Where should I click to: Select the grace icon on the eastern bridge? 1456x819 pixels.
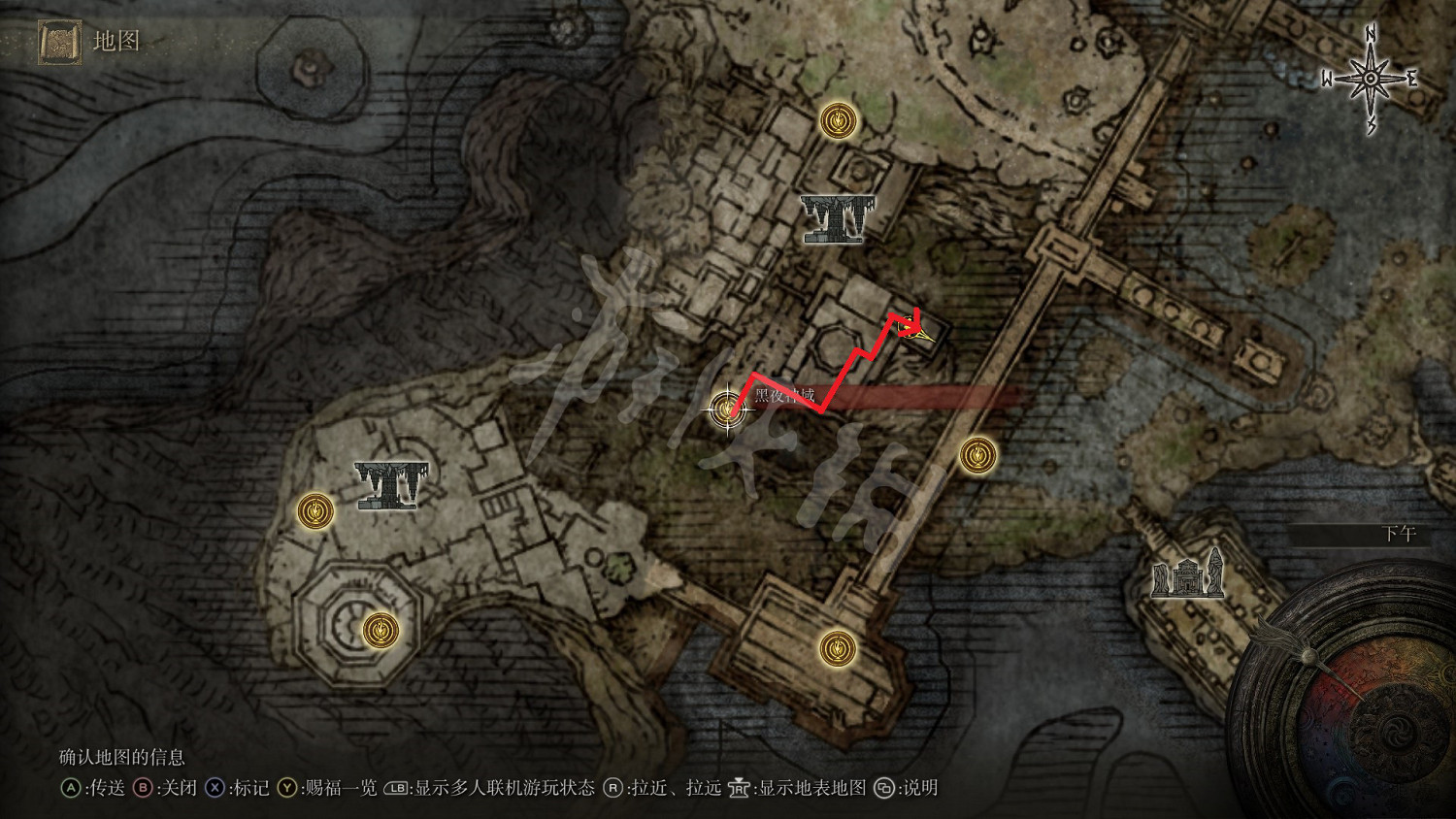click(x=976, y=454)
